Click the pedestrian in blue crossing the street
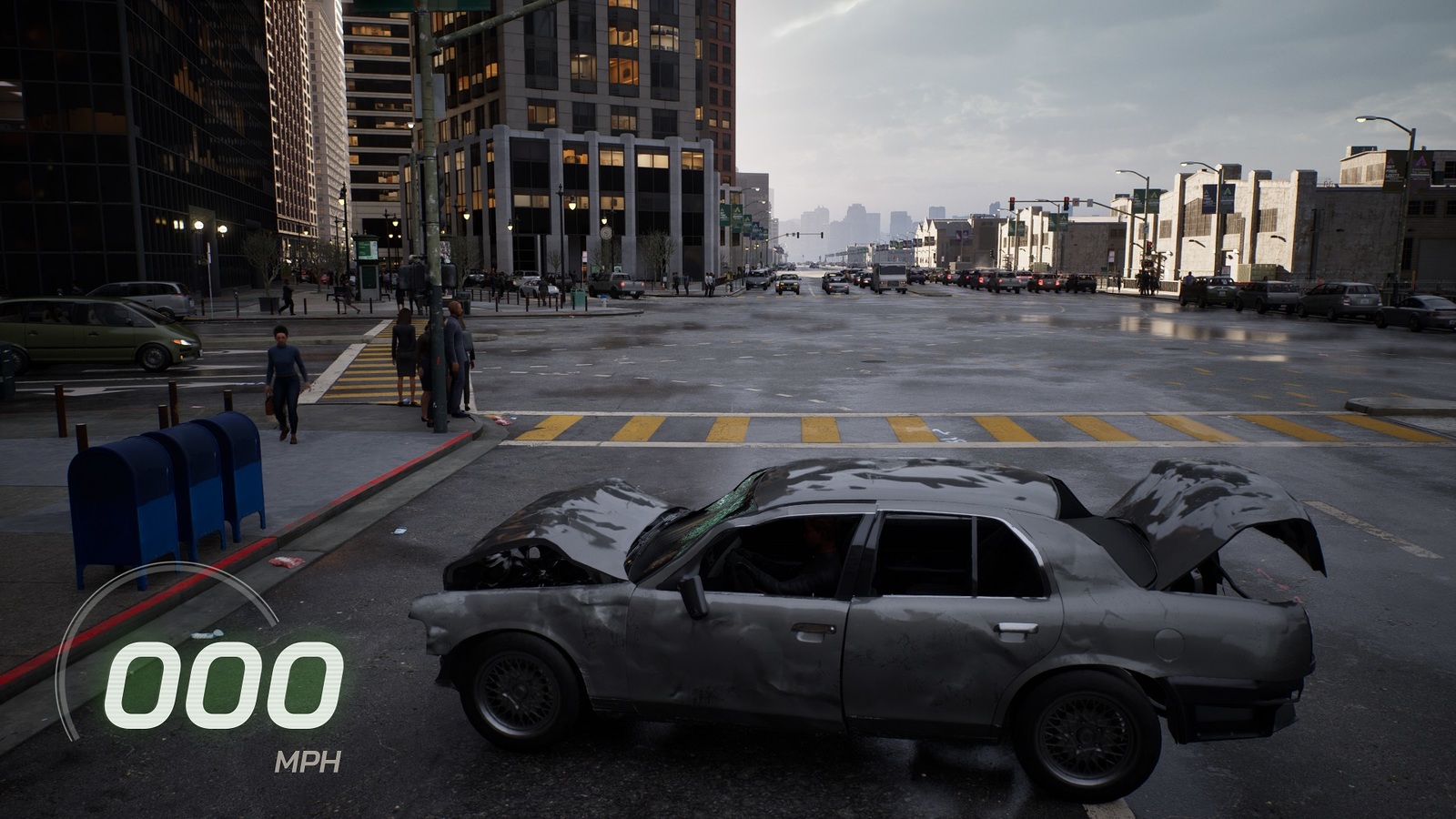This screenshot has height=819, width=1456. tap(285, 378)
